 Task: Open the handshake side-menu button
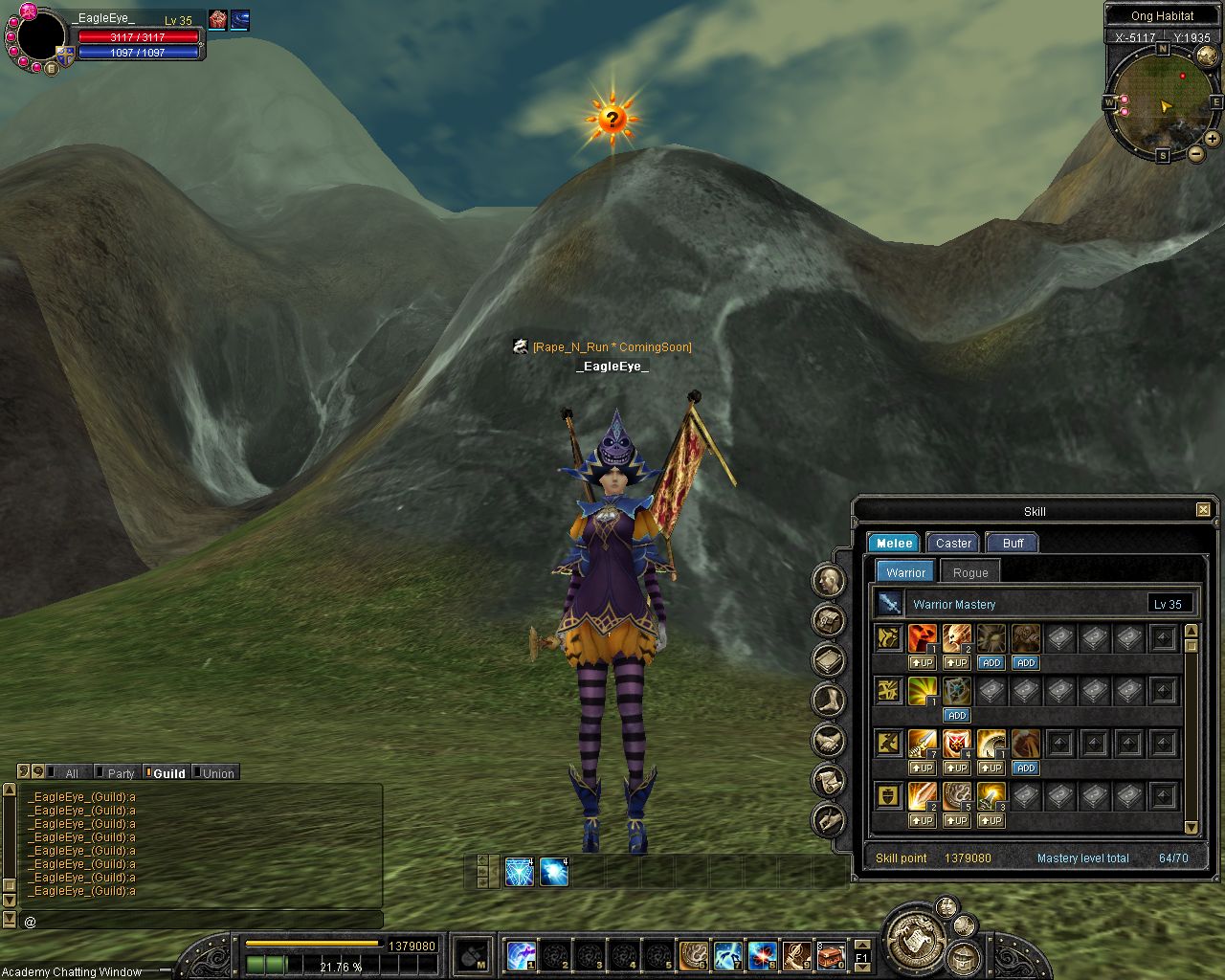tap(829, 740)
